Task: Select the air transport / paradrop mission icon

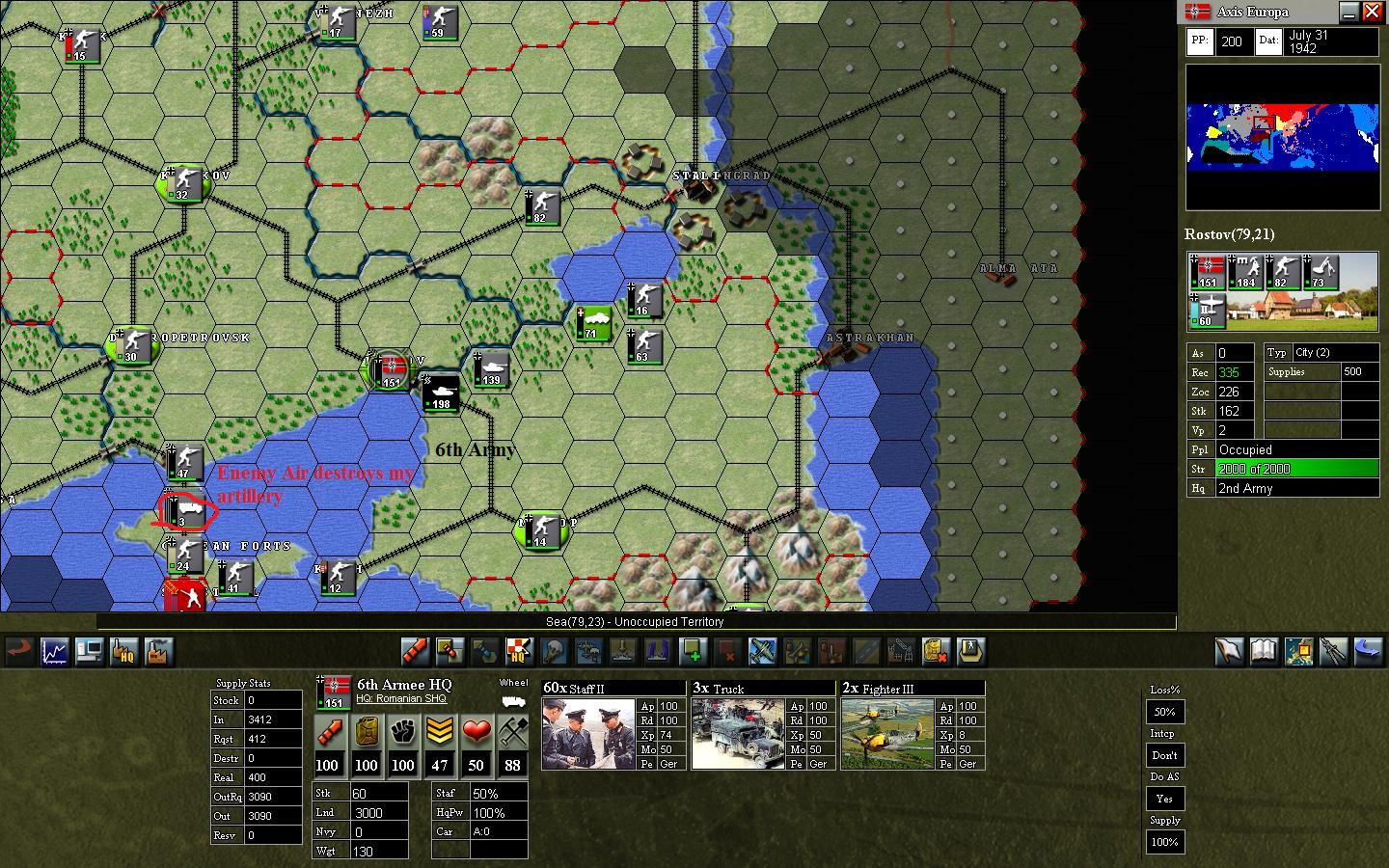Action: [x=588, y=652]
